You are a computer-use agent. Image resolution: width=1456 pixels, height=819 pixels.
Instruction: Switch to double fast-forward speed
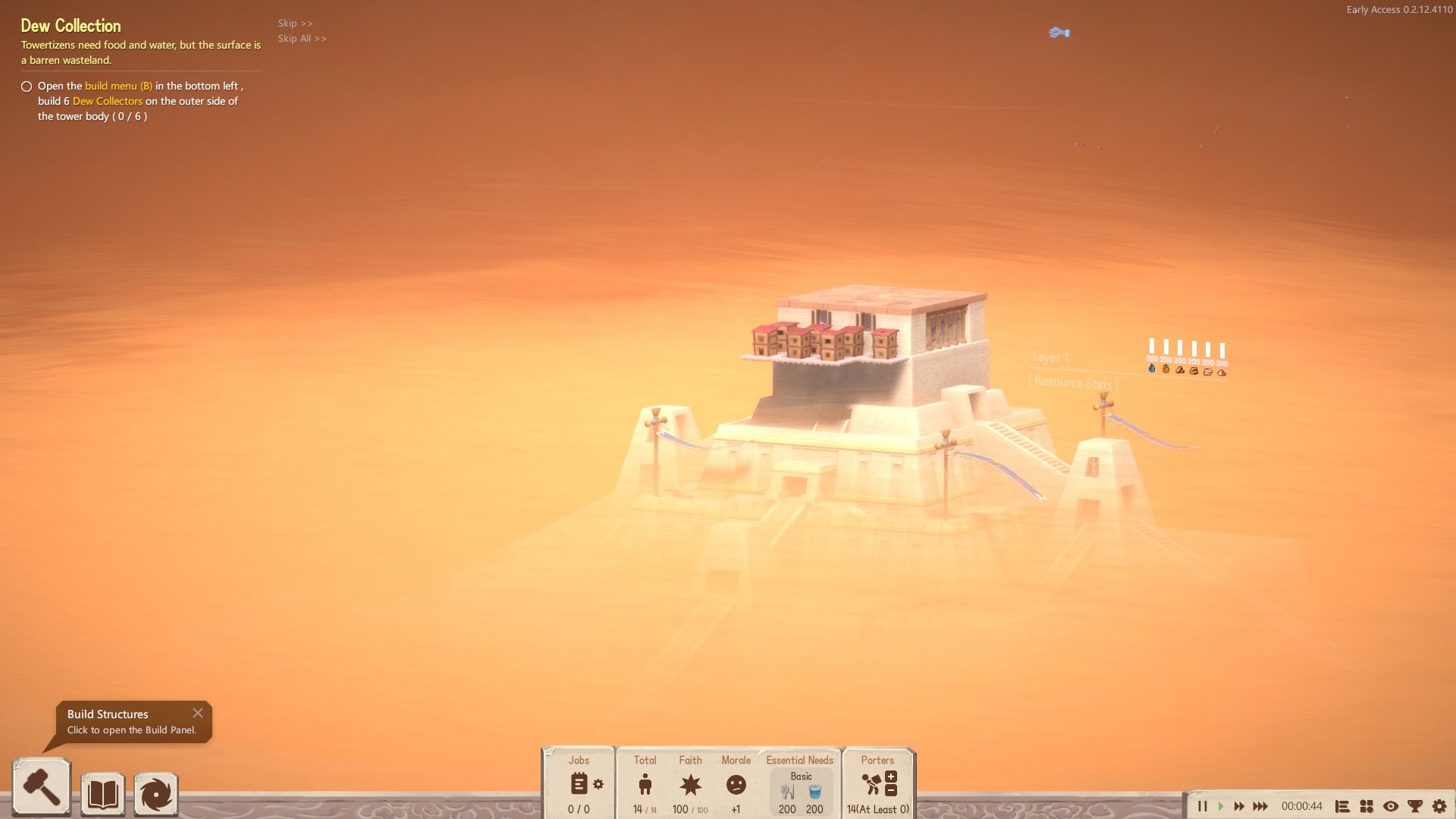1239,806
